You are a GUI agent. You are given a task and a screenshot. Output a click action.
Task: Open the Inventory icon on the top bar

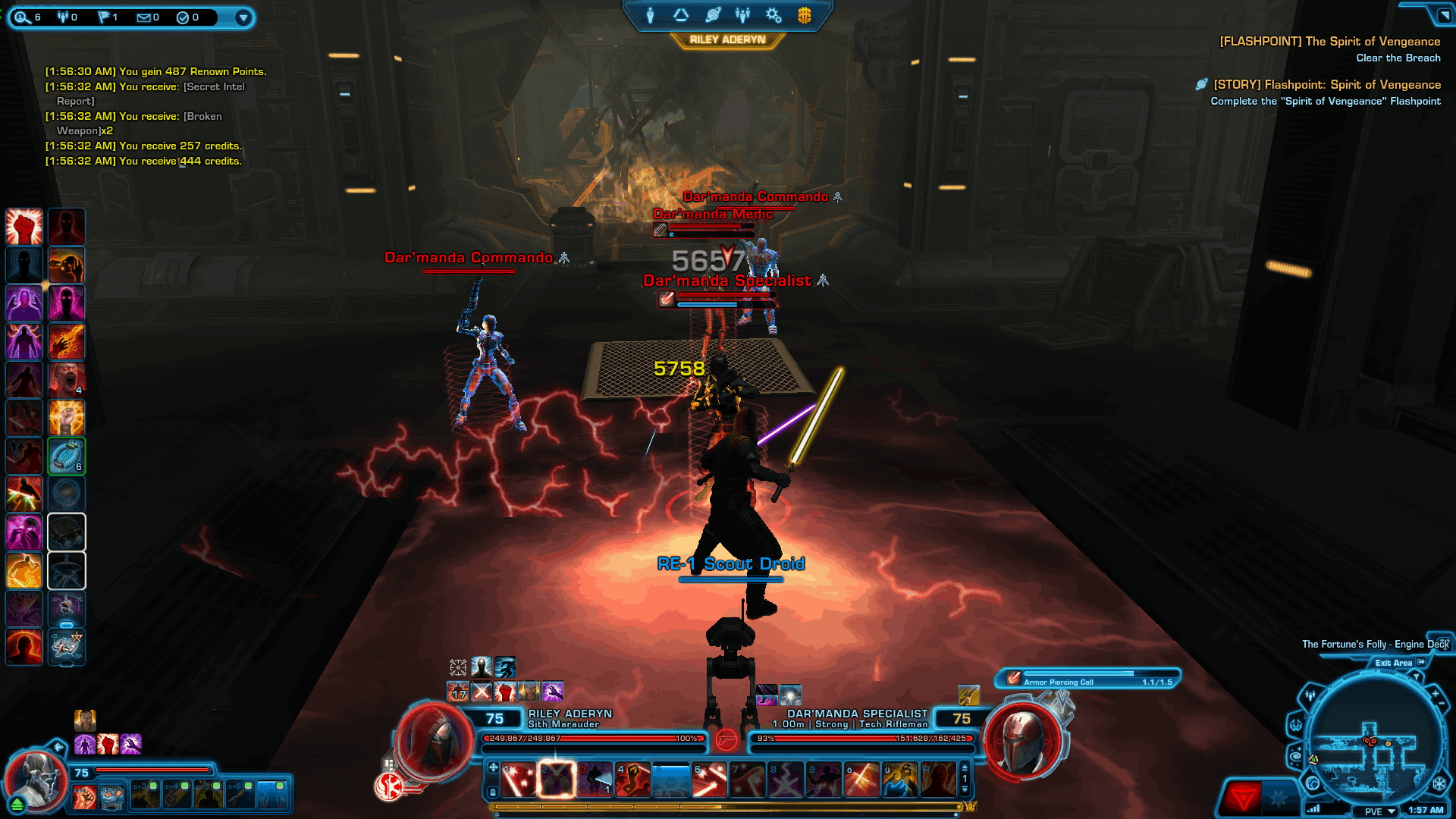[x=680, y=14]
